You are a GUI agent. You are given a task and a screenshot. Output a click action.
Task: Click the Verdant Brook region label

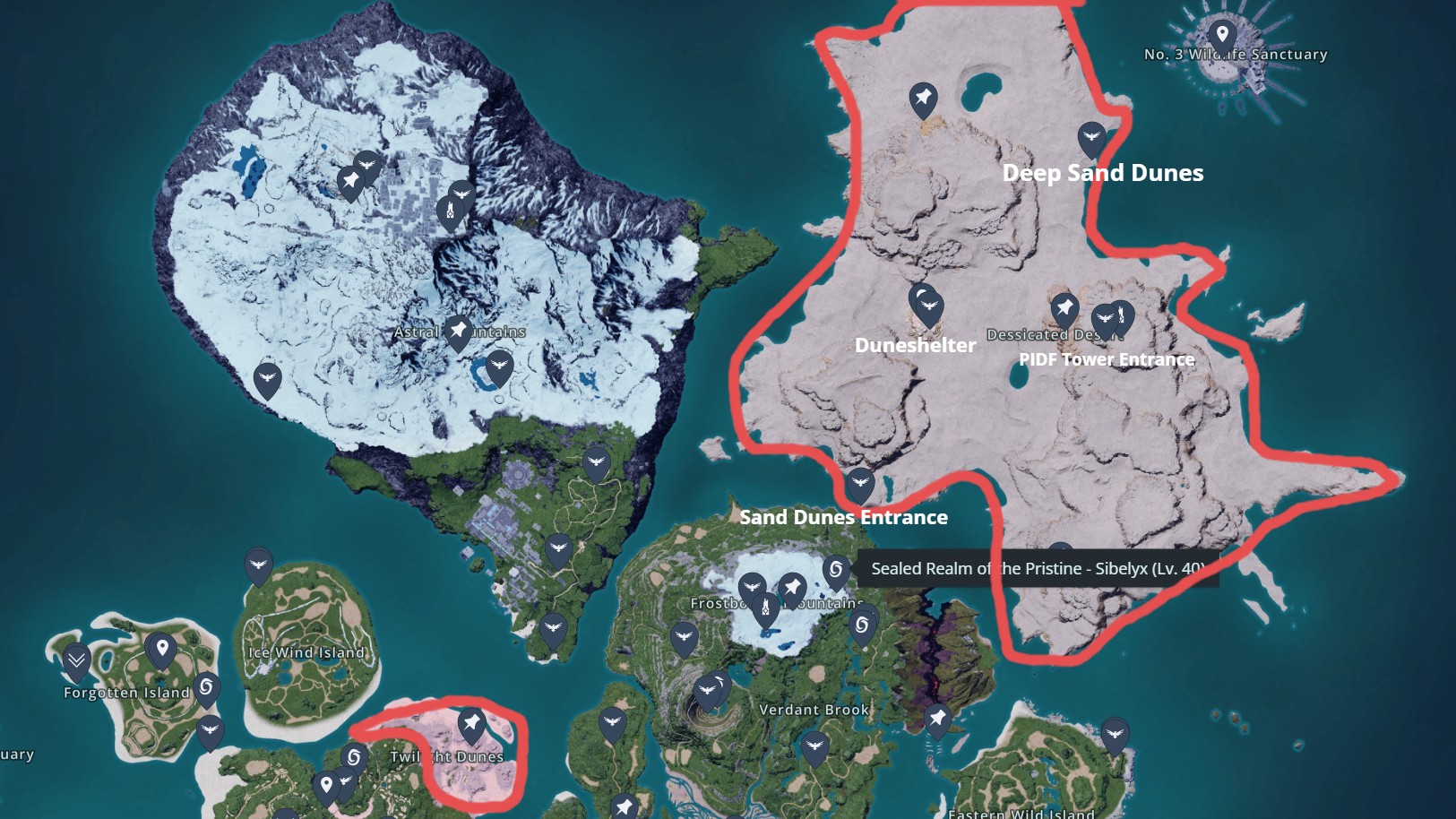click(814, 708)
